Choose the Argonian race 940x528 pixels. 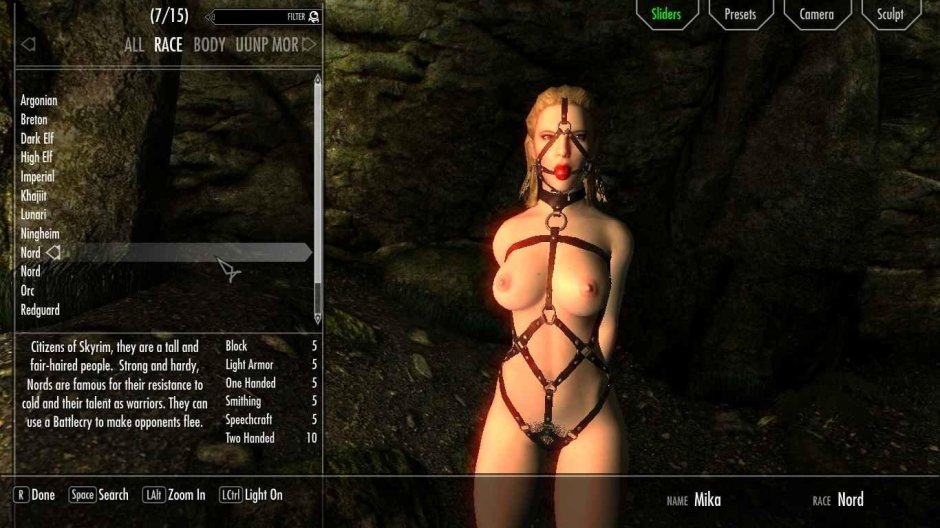pyautogui.click(x=39, y=101)
